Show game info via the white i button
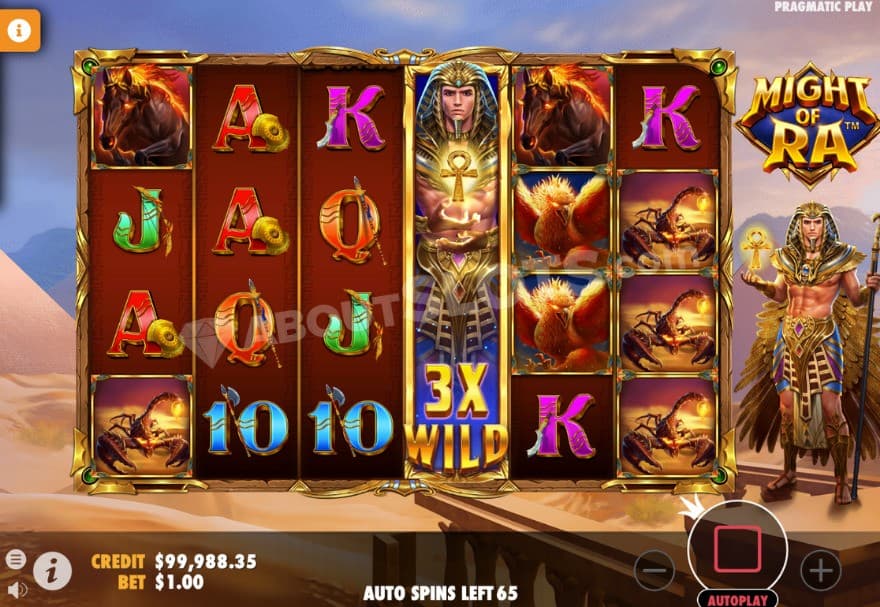This screenshot has height=607, width=880. (52, 570)
